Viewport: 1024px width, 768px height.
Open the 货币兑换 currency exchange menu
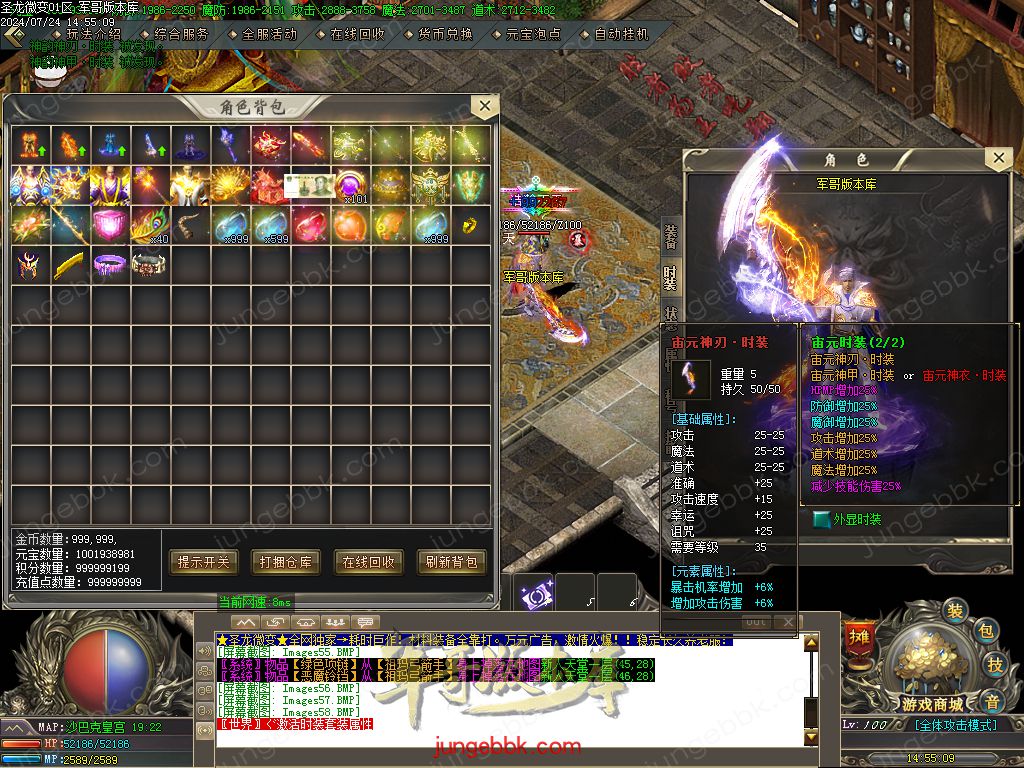pyautogui.click(x=445, y=33)
